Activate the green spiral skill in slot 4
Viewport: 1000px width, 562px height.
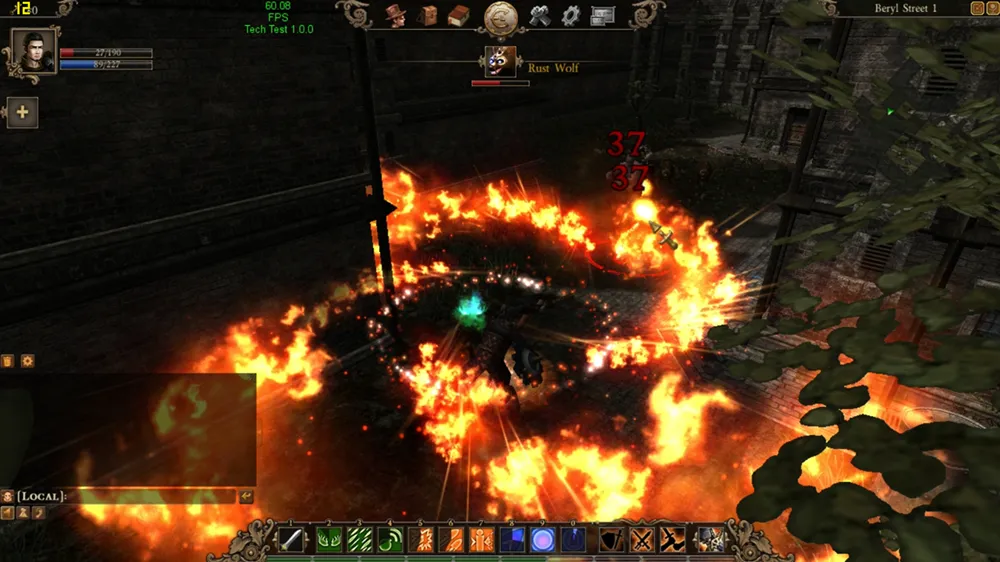391,540
